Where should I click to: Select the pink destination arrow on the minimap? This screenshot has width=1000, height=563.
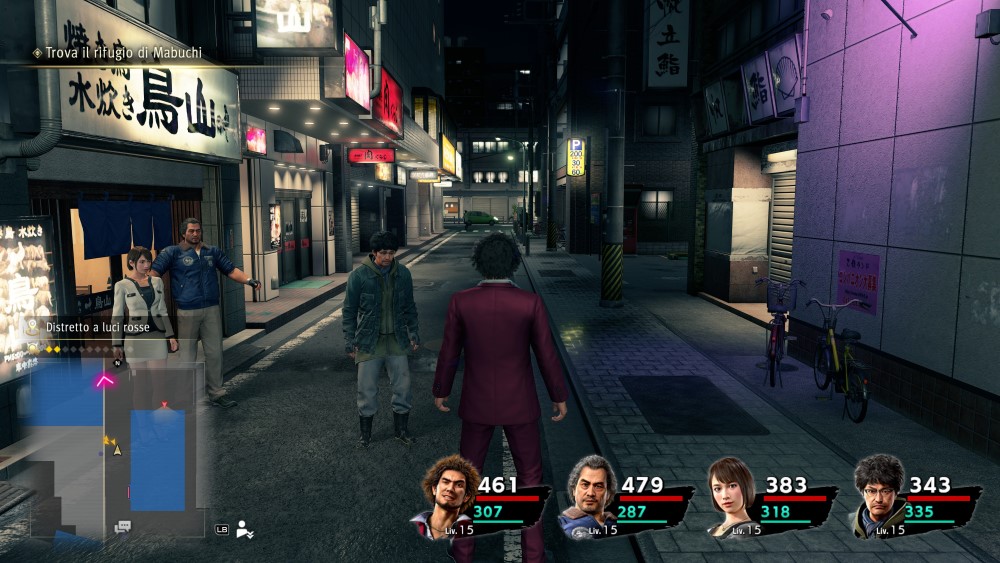click(105, 380)
